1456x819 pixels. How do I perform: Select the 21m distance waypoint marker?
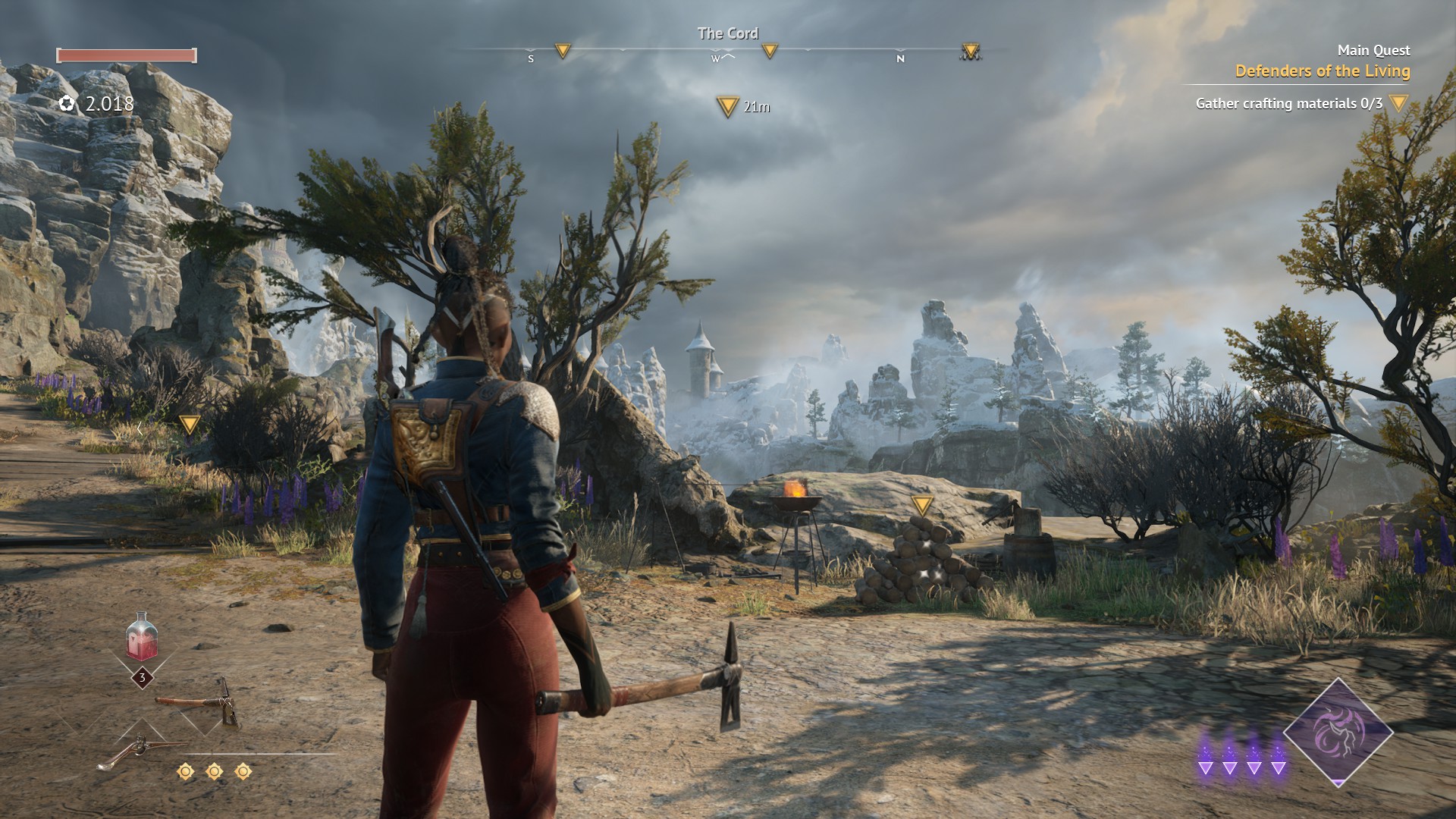(x=728, y=107)
